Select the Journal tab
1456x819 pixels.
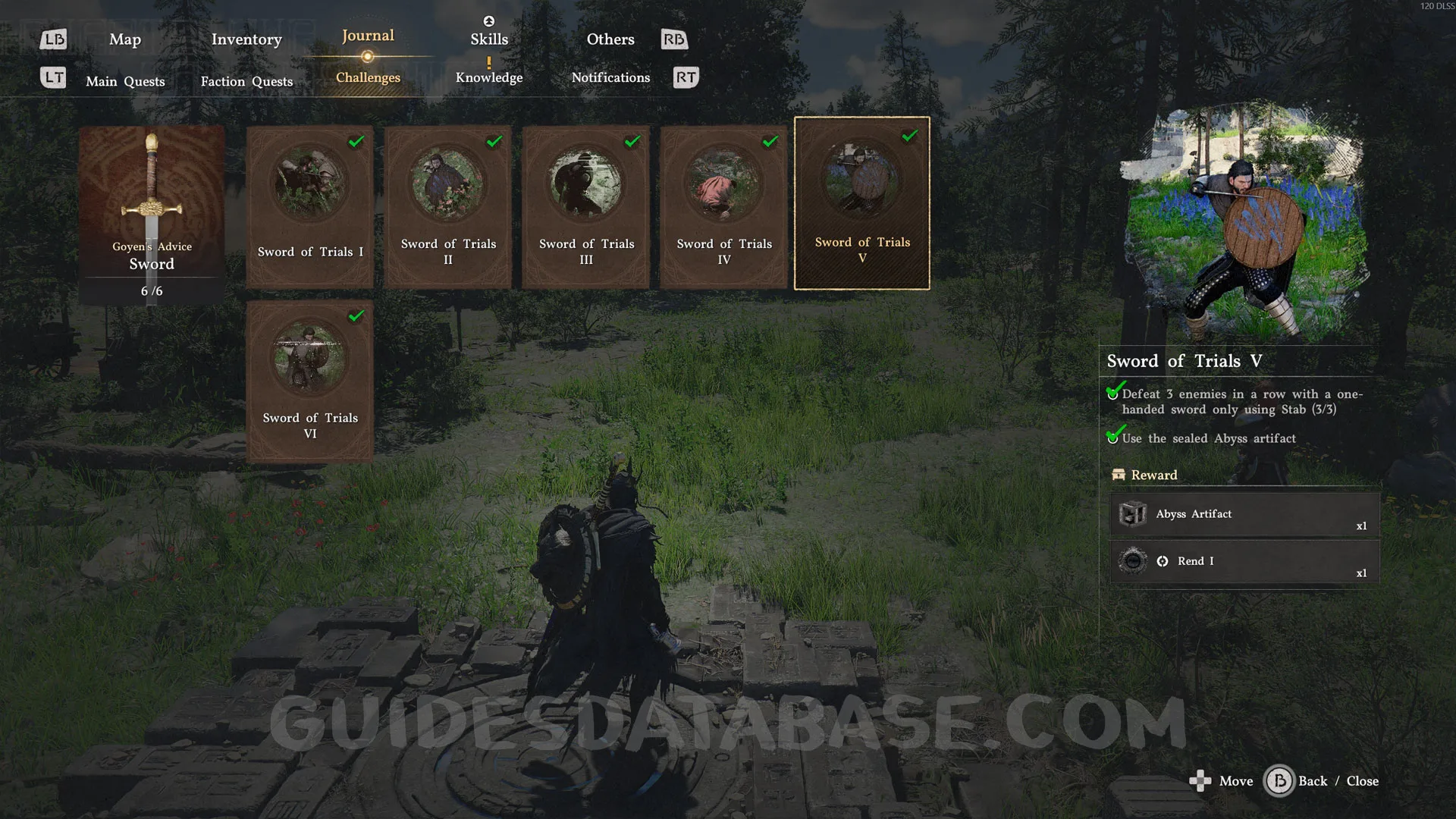tap(368, 36)
